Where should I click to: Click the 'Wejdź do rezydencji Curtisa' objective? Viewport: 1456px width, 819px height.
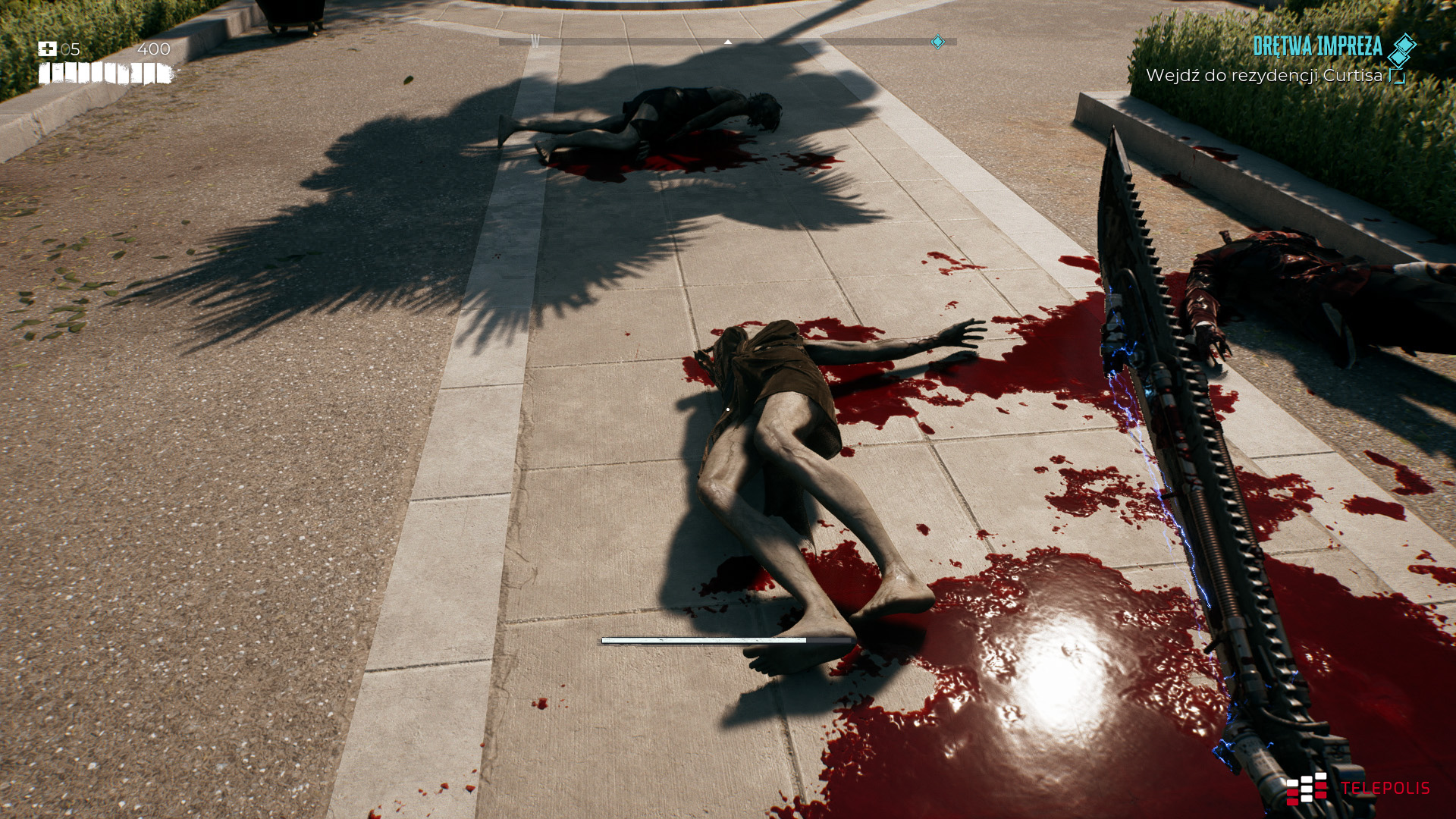coord(1263,76)
